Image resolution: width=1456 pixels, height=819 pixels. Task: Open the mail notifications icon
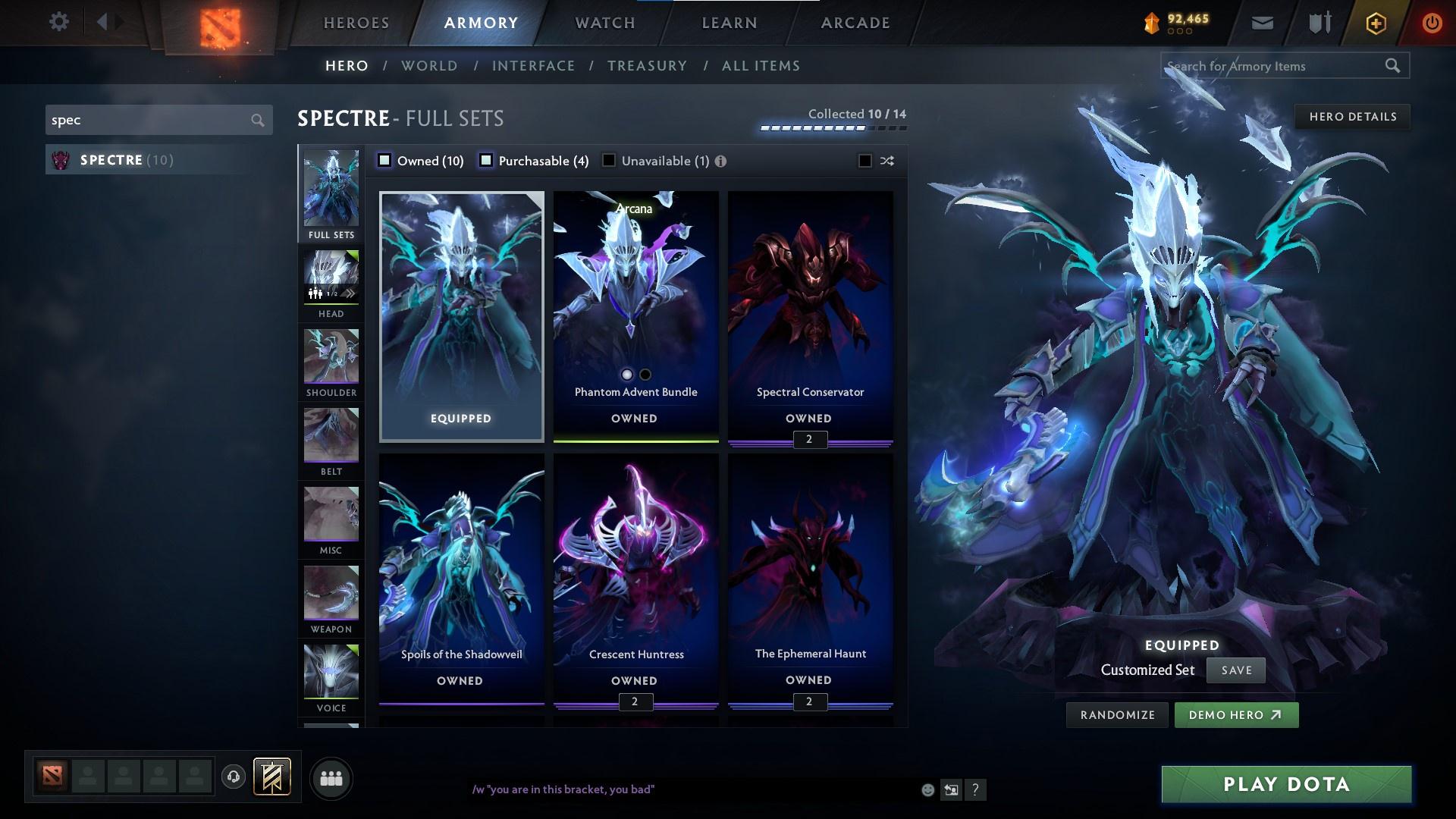(1261, 22)
